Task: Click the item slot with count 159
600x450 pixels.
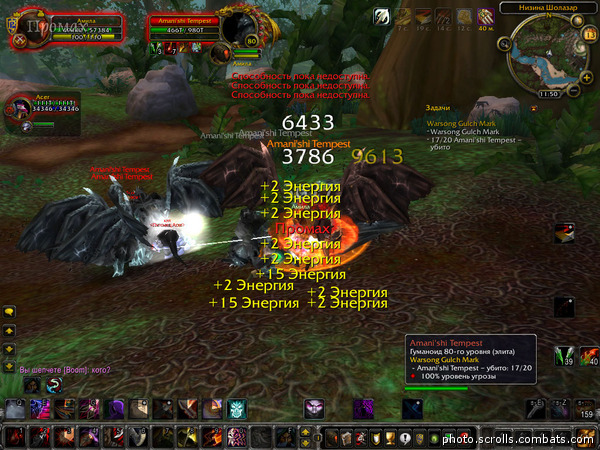Action: 587,408
